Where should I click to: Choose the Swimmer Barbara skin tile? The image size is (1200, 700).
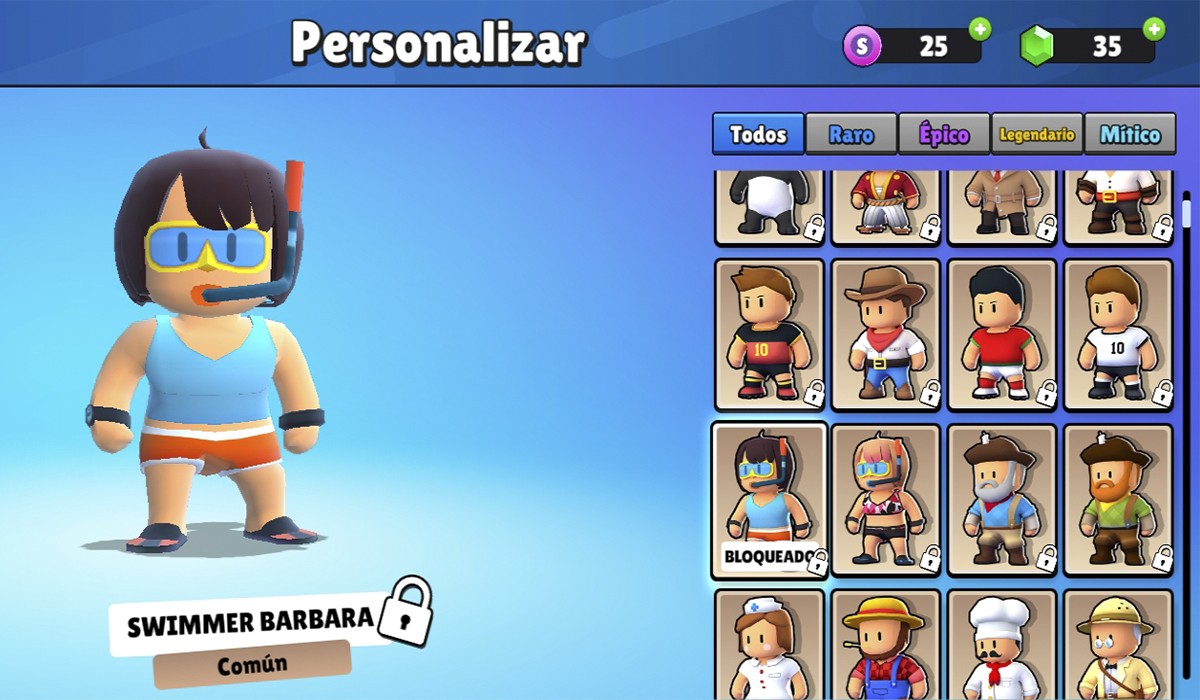(769, 500)
